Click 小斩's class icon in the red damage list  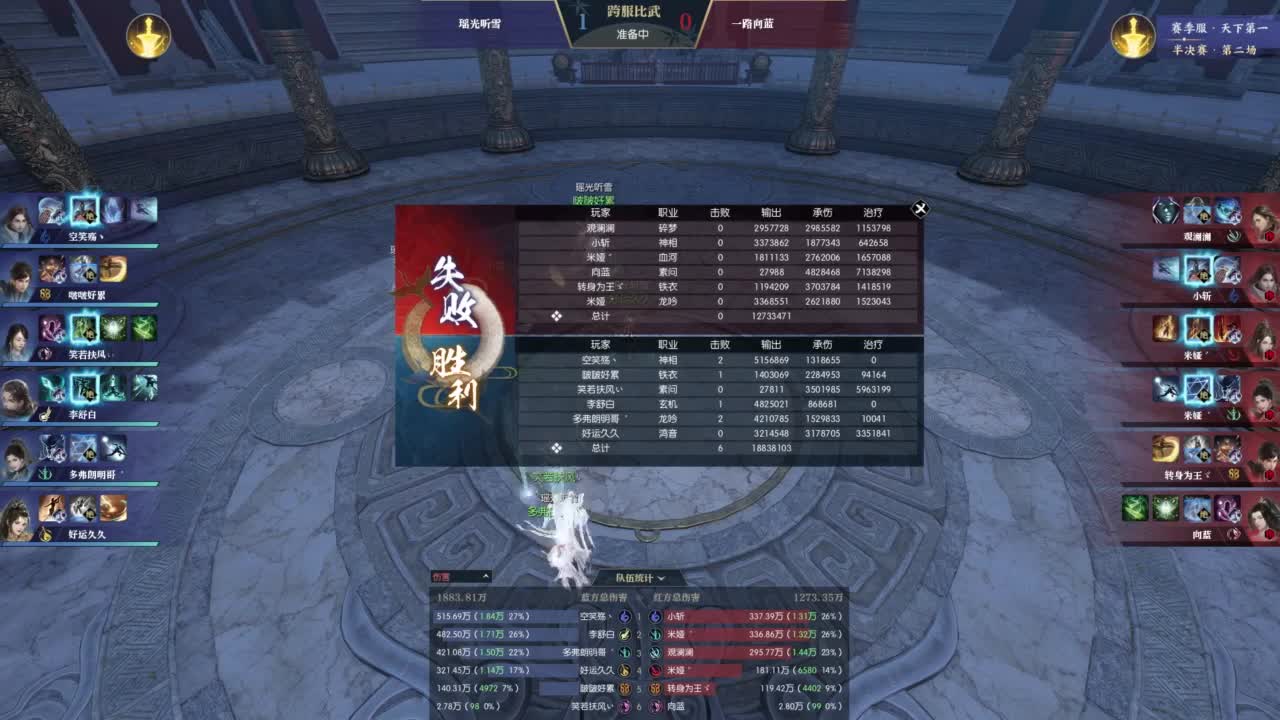(654, 616)
